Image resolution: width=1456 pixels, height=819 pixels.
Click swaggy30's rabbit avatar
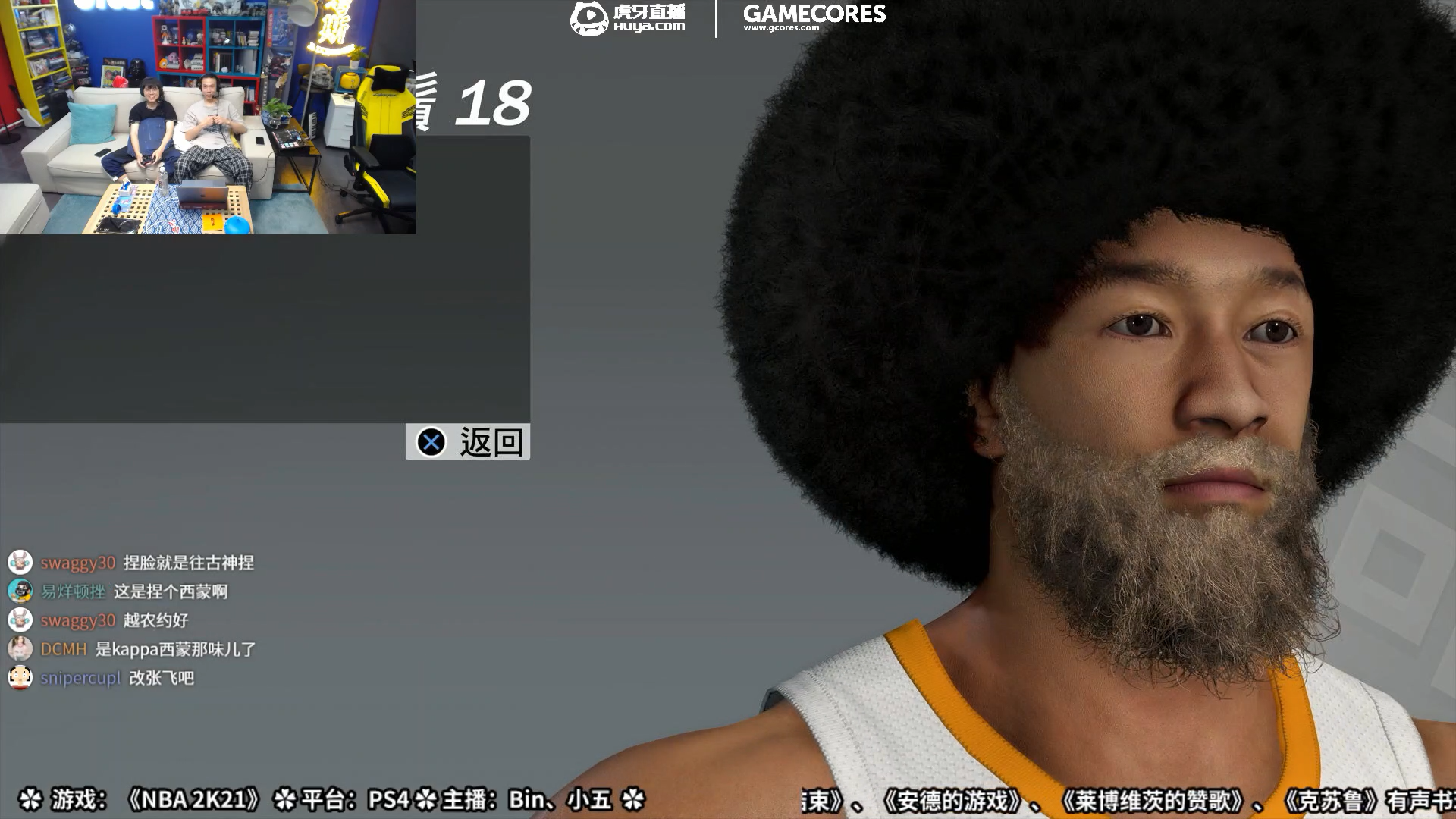coord(21,563)
